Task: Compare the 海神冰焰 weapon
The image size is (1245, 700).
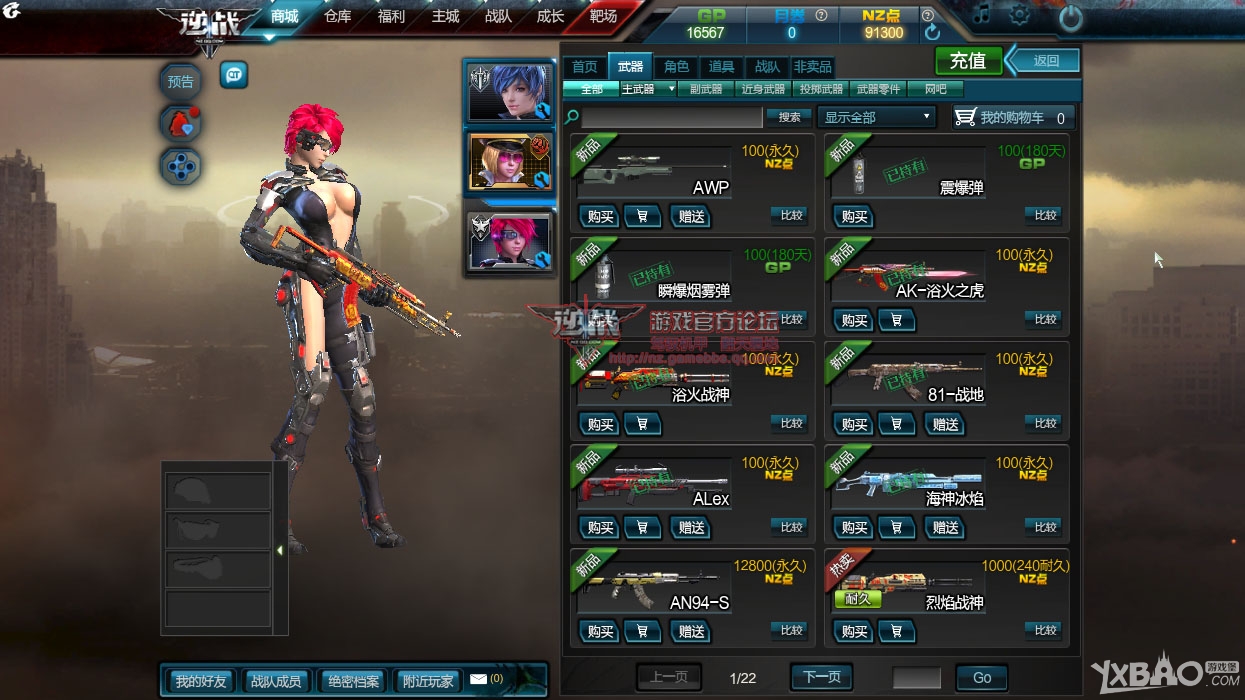Action: tap(1045, 527)
